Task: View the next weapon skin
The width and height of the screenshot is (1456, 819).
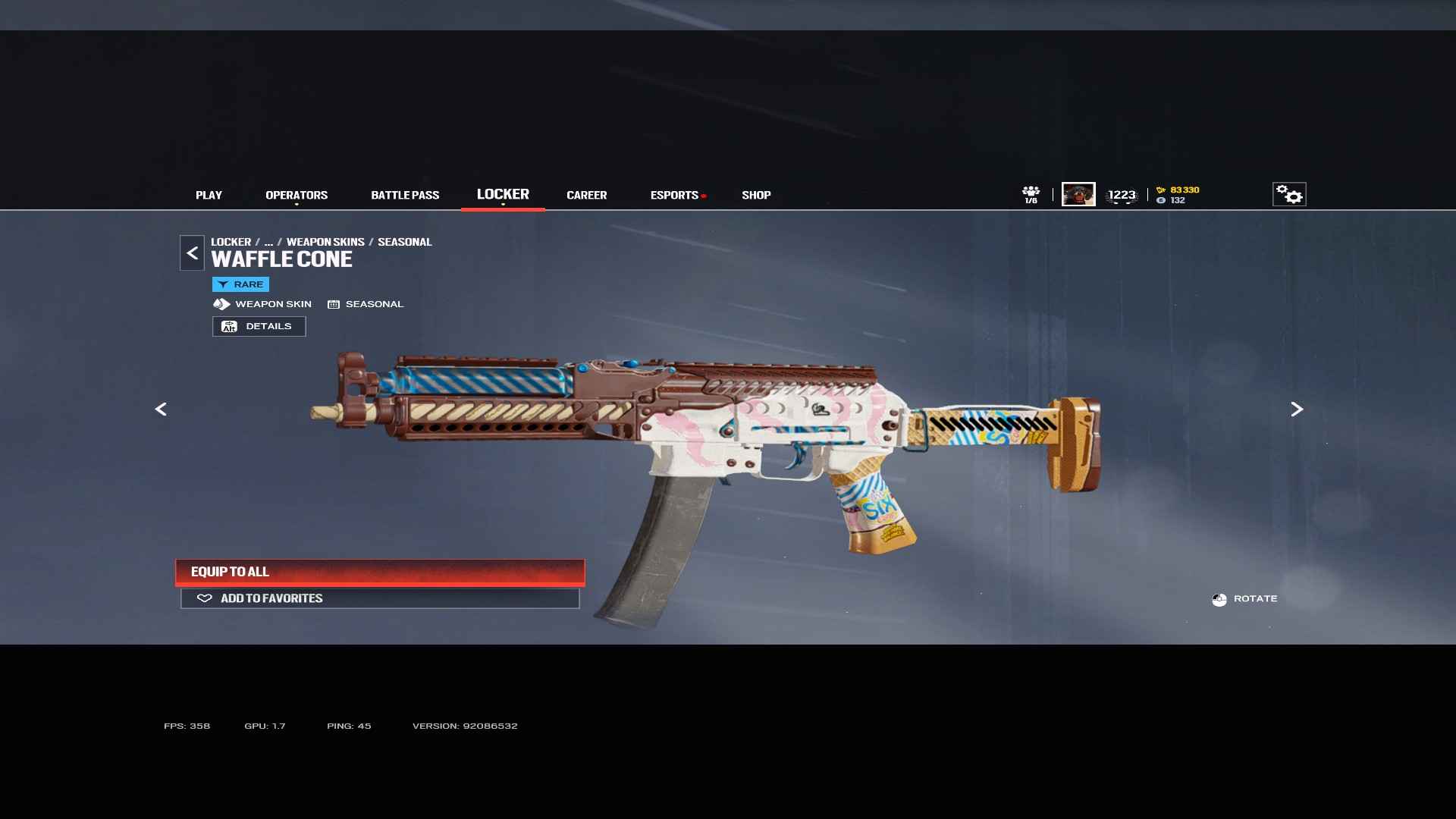Action: click(1297, 409)
